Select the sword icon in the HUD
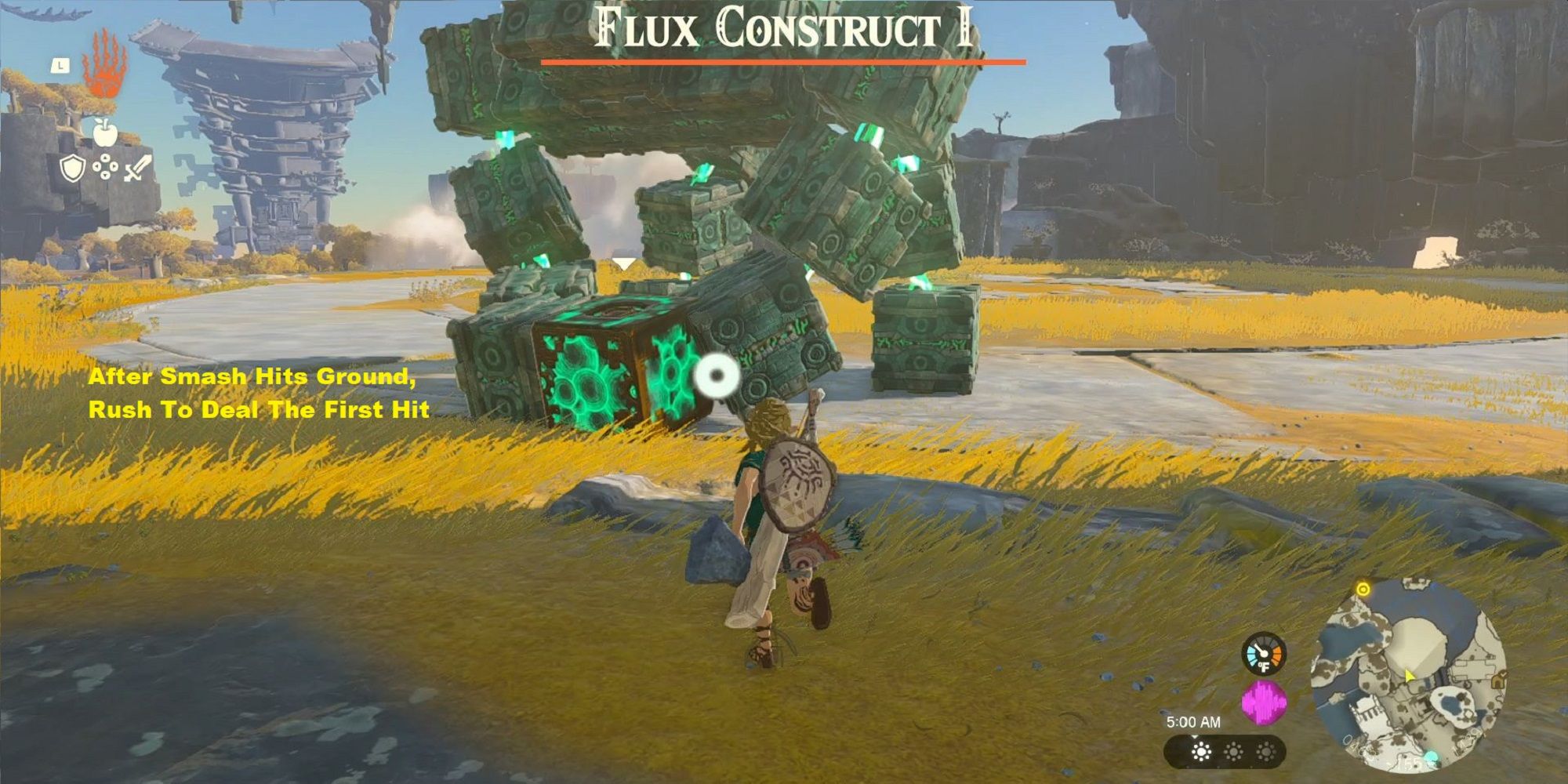 click(135, 169)
